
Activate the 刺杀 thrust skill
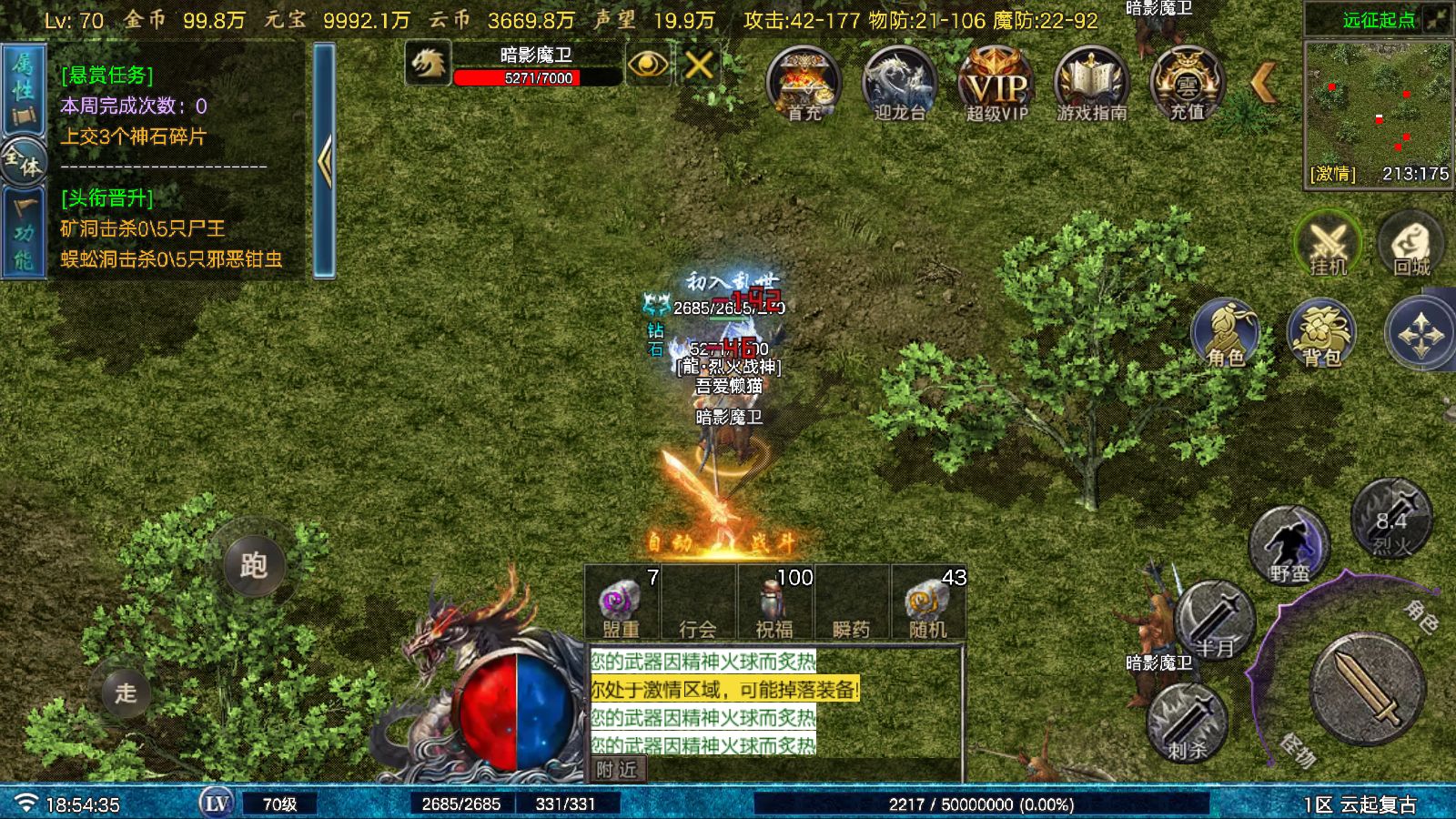pos(1187,723)
